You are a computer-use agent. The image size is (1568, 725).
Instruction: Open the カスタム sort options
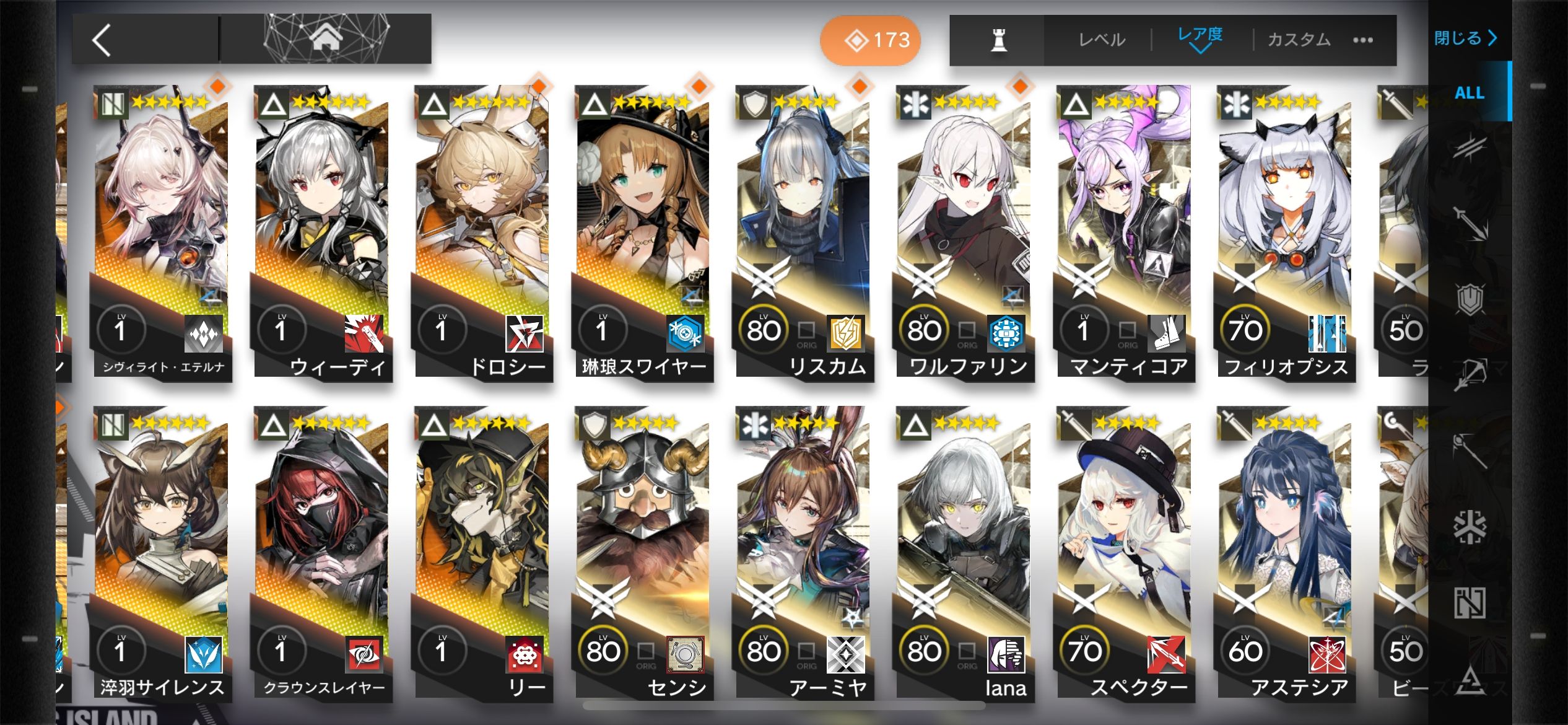[1299, 40]
